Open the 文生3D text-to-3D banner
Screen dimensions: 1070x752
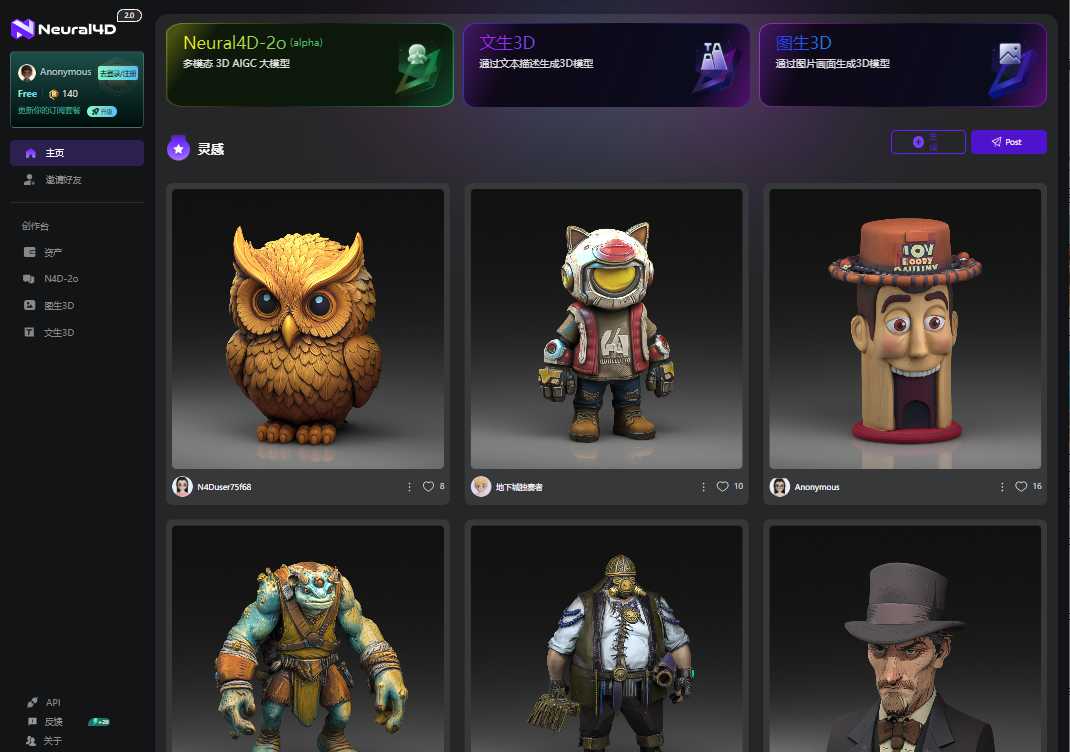point(605,65)
